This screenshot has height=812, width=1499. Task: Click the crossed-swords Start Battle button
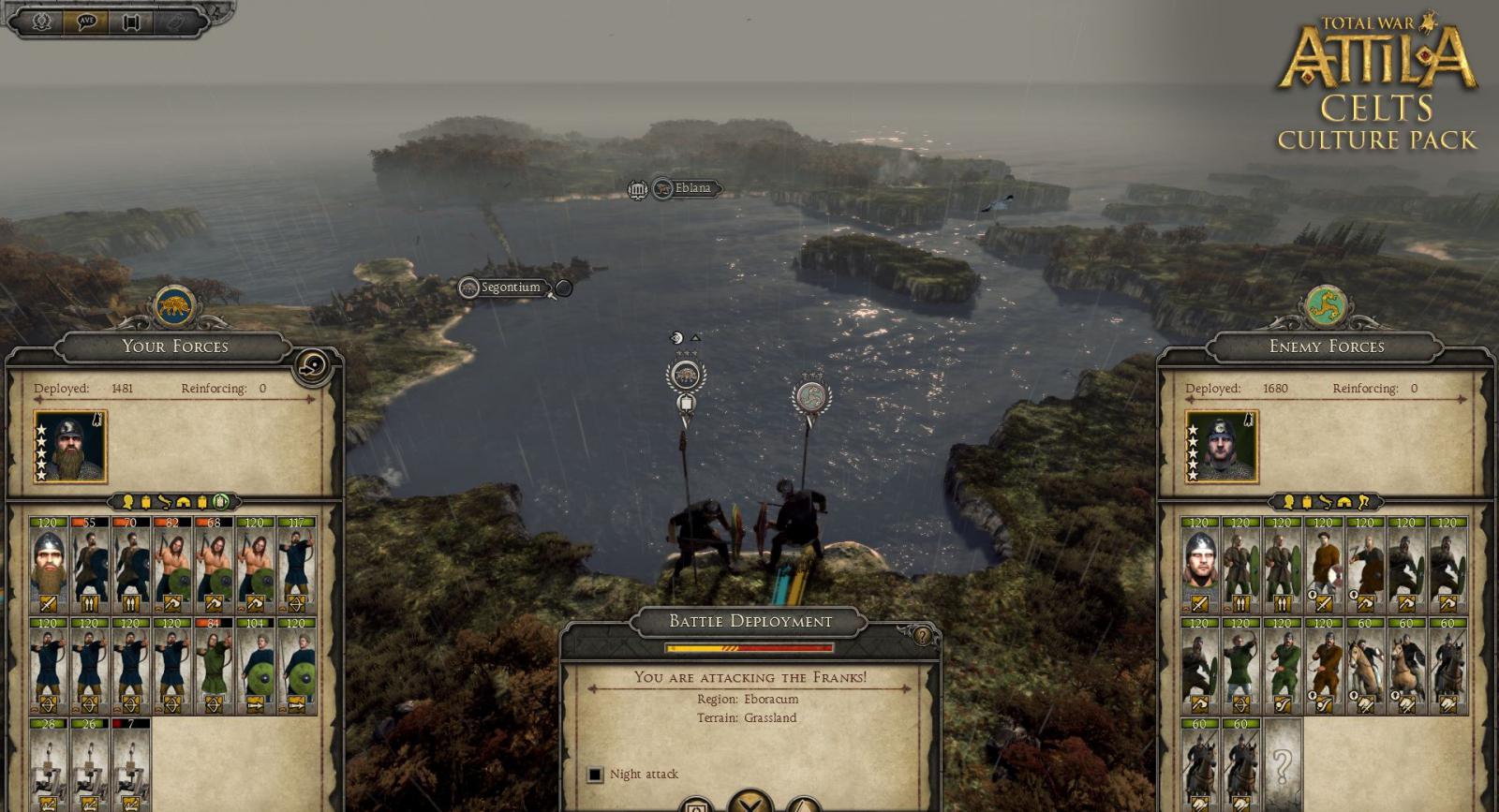748,804
